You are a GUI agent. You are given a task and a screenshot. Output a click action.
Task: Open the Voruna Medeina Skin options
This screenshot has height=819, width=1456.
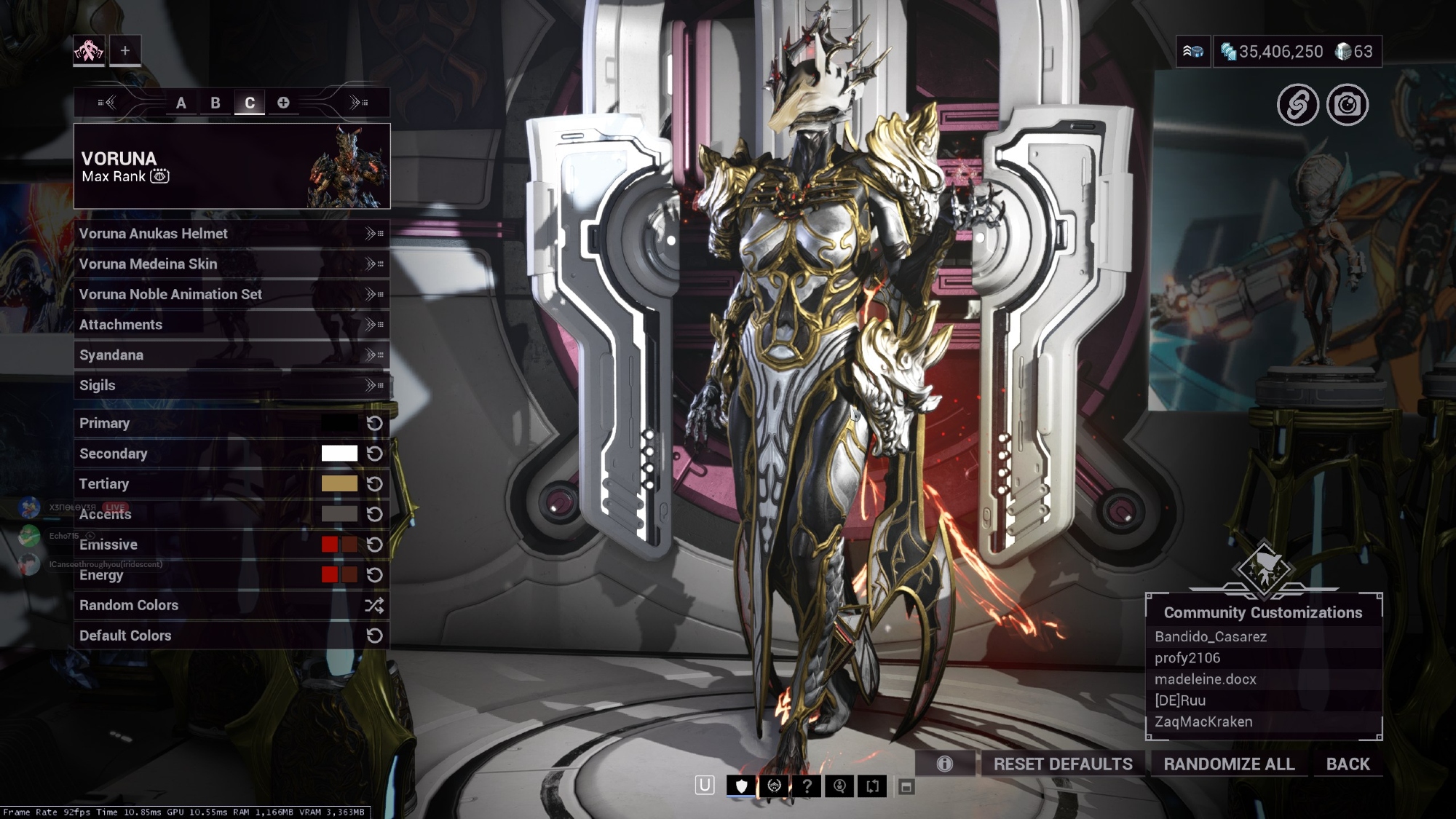click(x=231, y=264)
